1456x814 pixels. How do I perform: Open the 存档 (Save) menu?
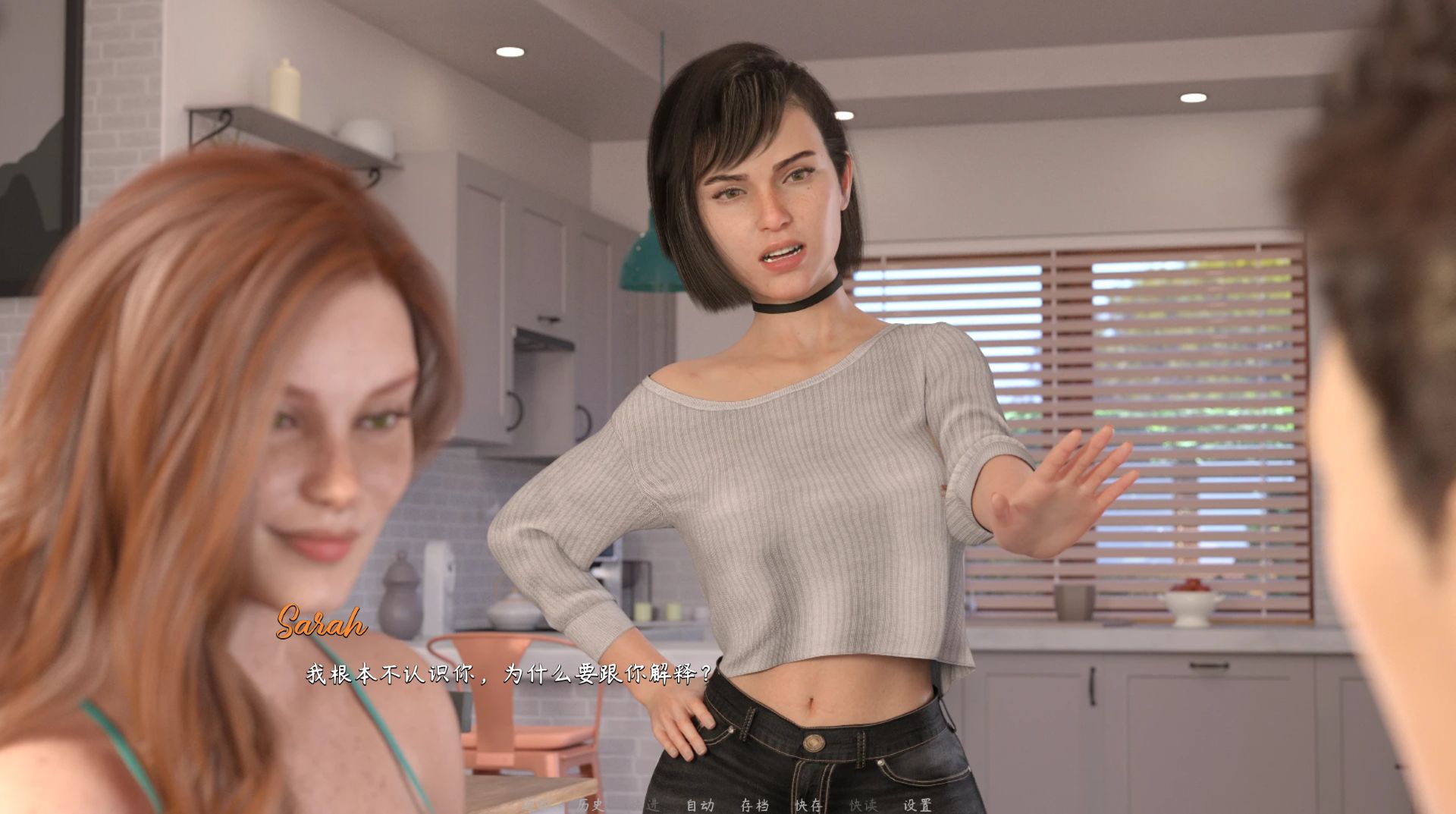click(x=755, y=805)
